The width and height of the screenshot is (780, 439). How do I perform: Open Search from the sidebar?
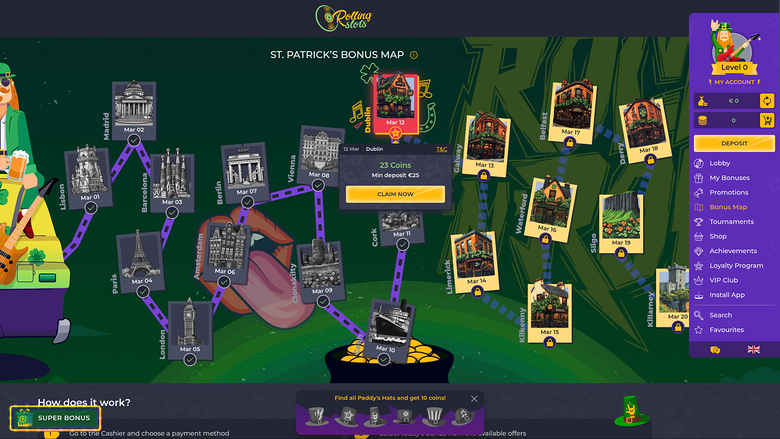tap(720, 315)
